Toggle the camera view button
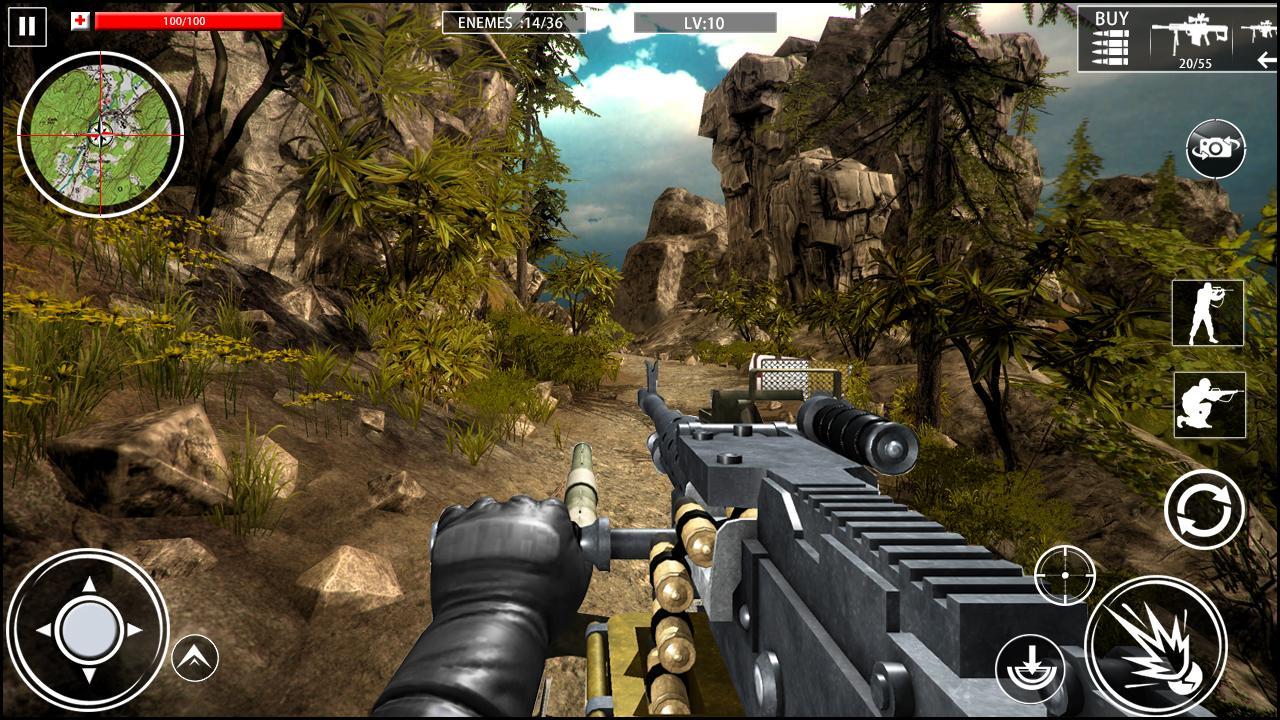The image size is (1280, 720). pos(1215,149)
